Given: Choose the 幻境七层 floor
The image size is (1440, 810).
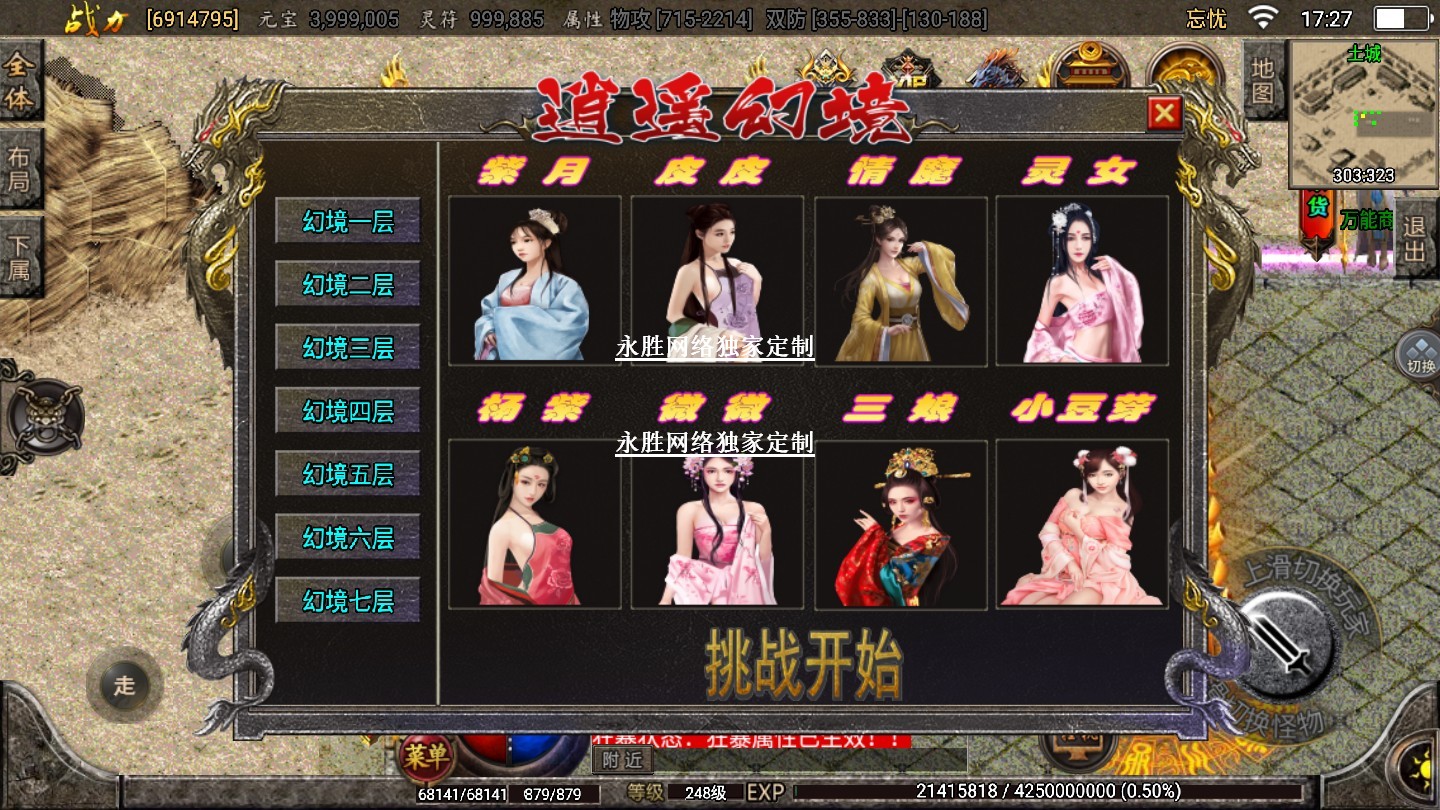Looking at the screenshot, I should pos(348,600).
